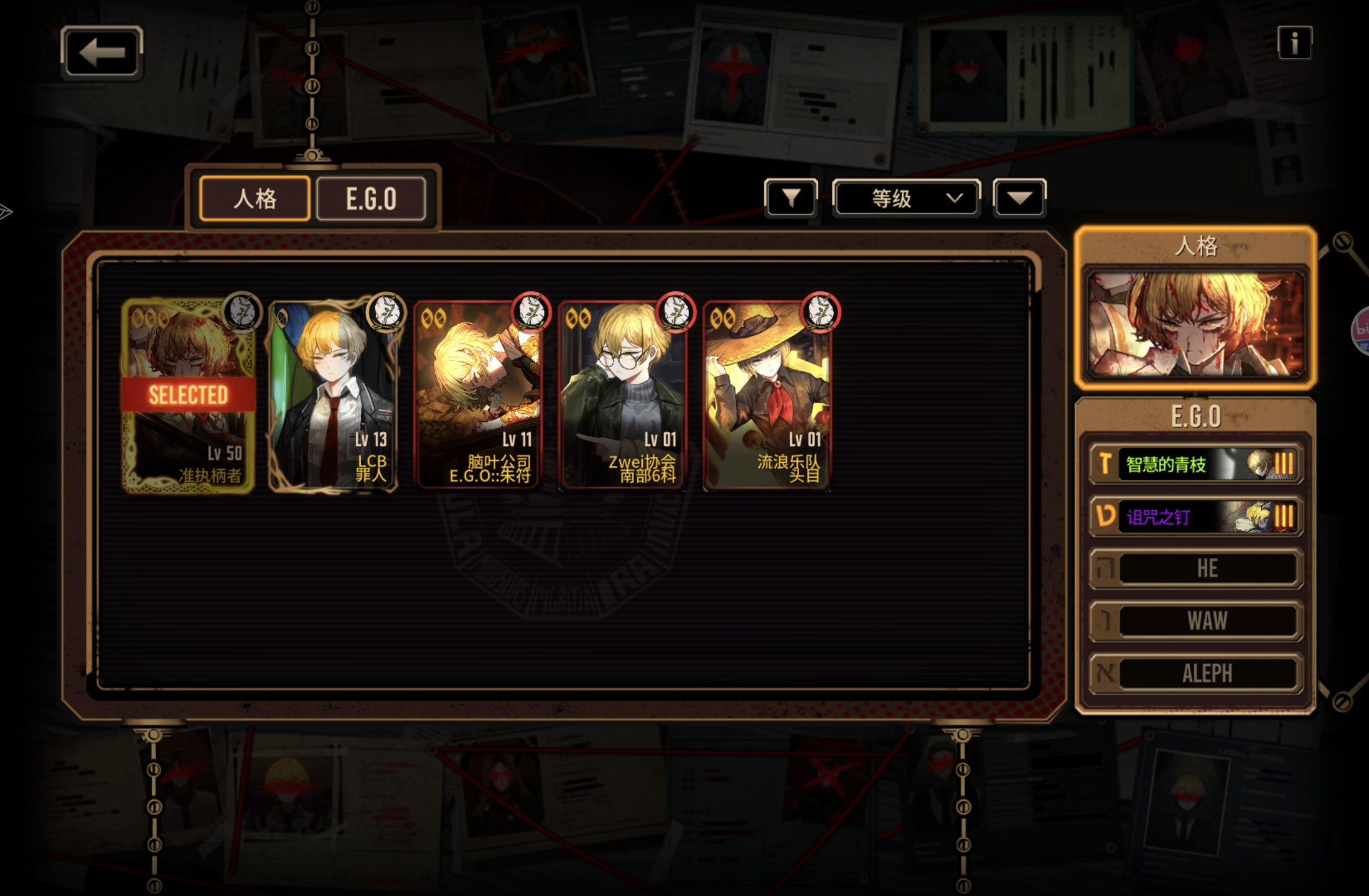The width and height of the screenshot is (1369, 896).
Task: Open the info button
Action: (1294, 43)
